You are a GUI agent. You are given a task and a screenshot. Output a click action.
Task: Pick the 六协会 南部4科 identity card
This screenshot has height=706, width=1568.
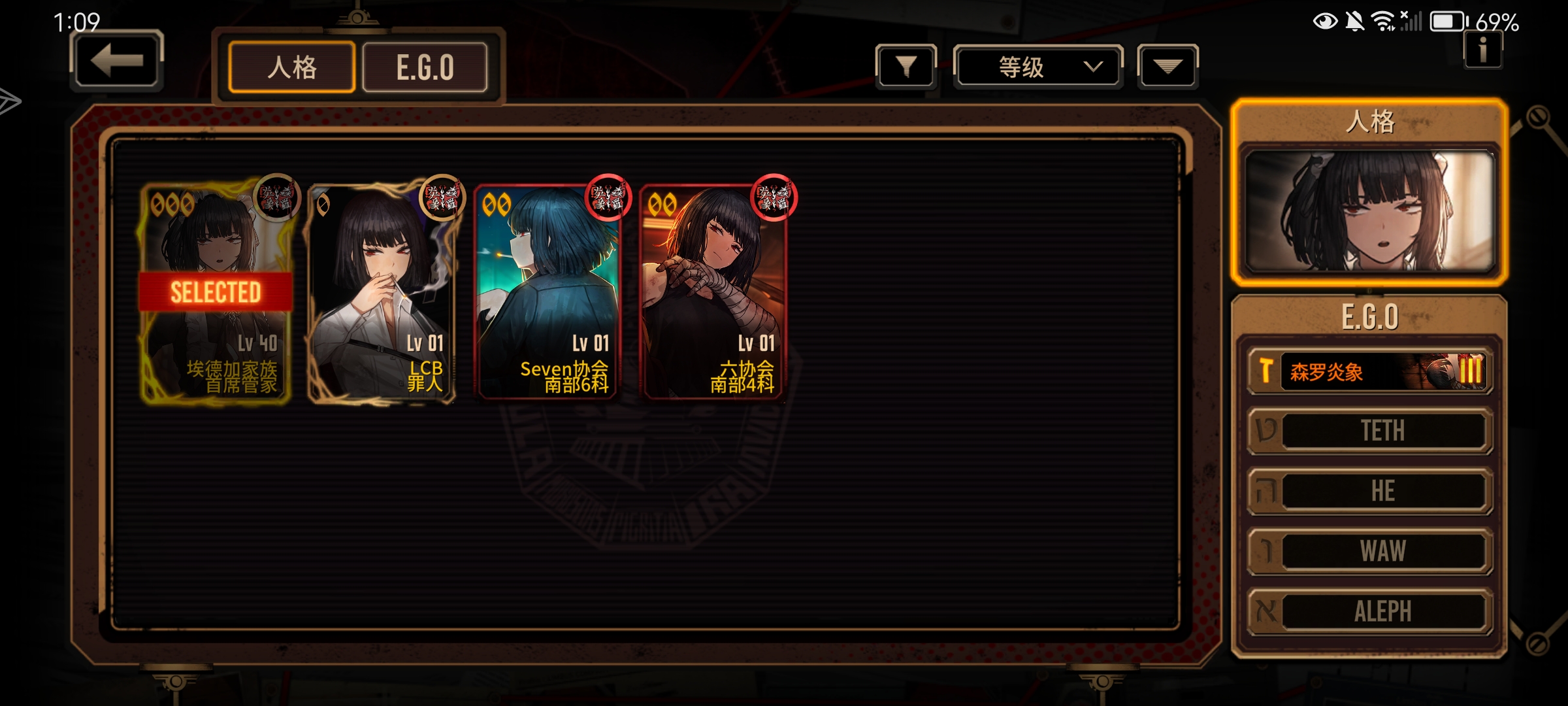713,292
